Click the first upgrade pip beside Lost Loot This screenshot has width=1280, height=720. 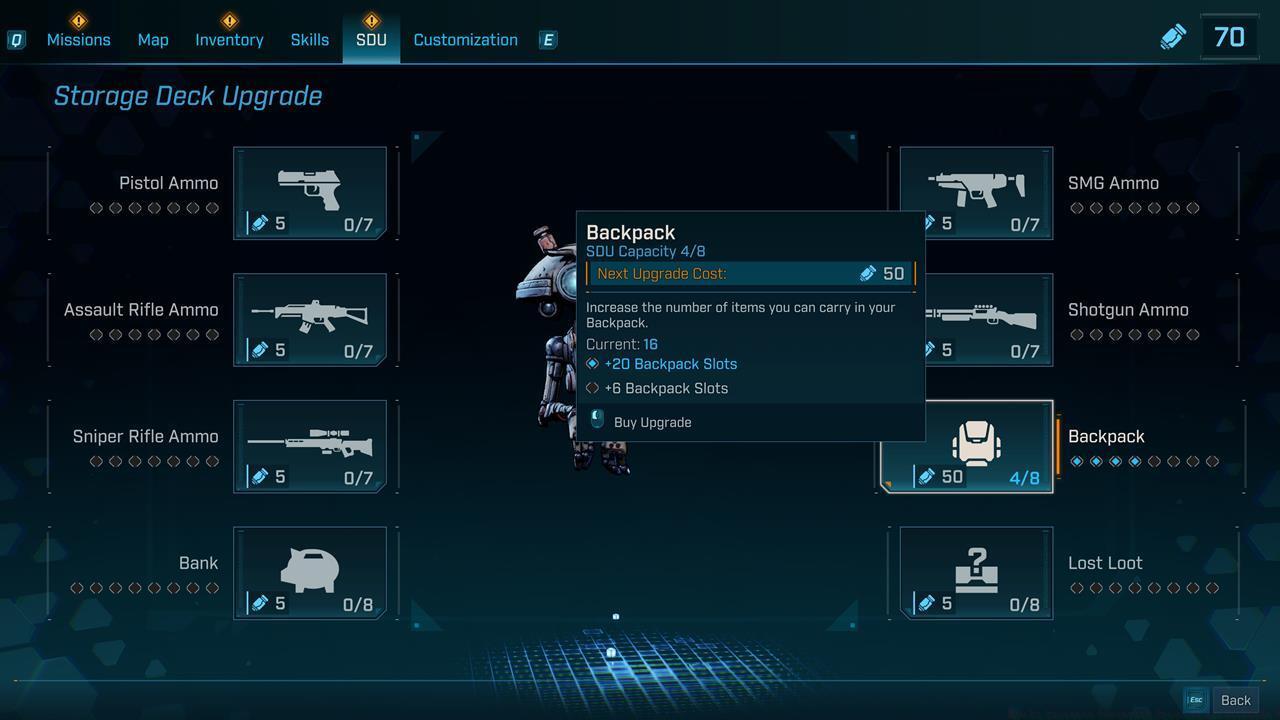coord(1077,588)
